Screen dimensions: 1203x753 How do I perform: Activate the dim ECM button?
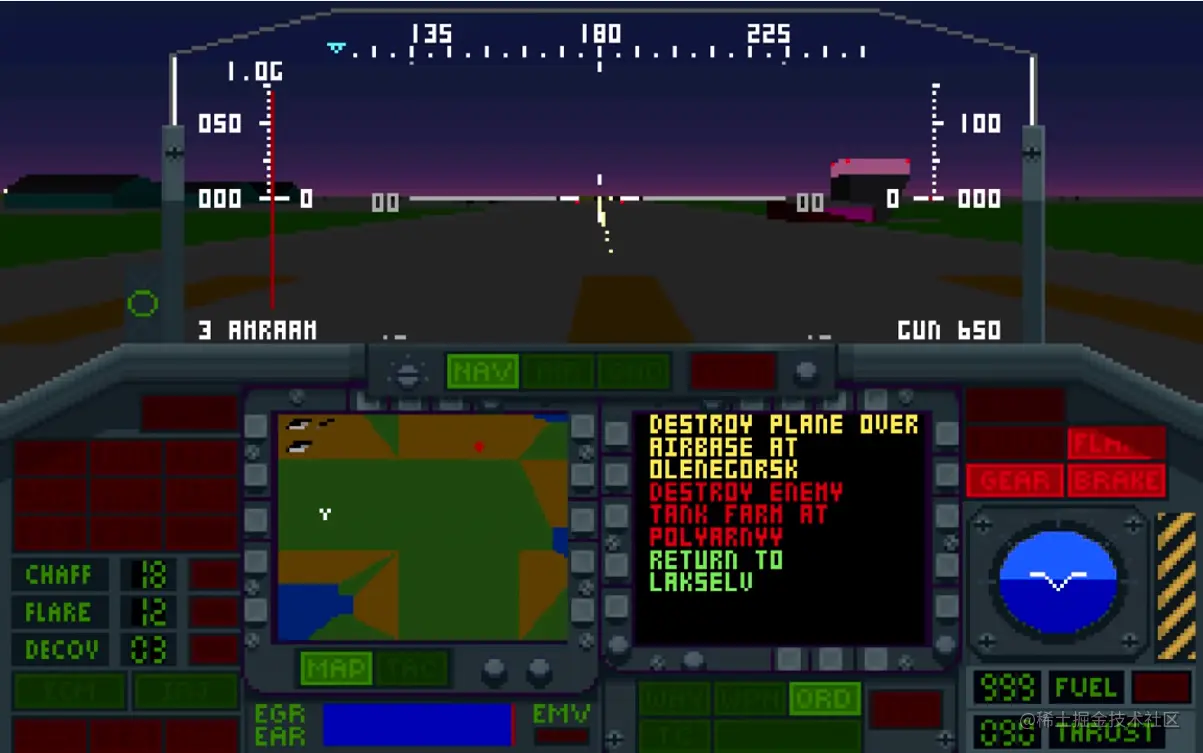point(69,691)
